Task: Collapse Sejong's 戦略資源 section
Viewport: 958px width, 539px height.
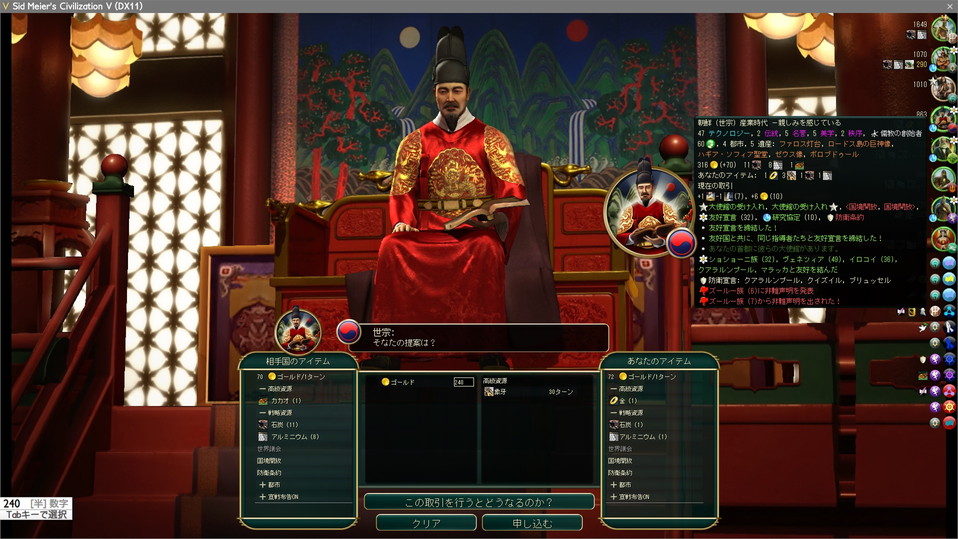Action: [x=278, y=413]
